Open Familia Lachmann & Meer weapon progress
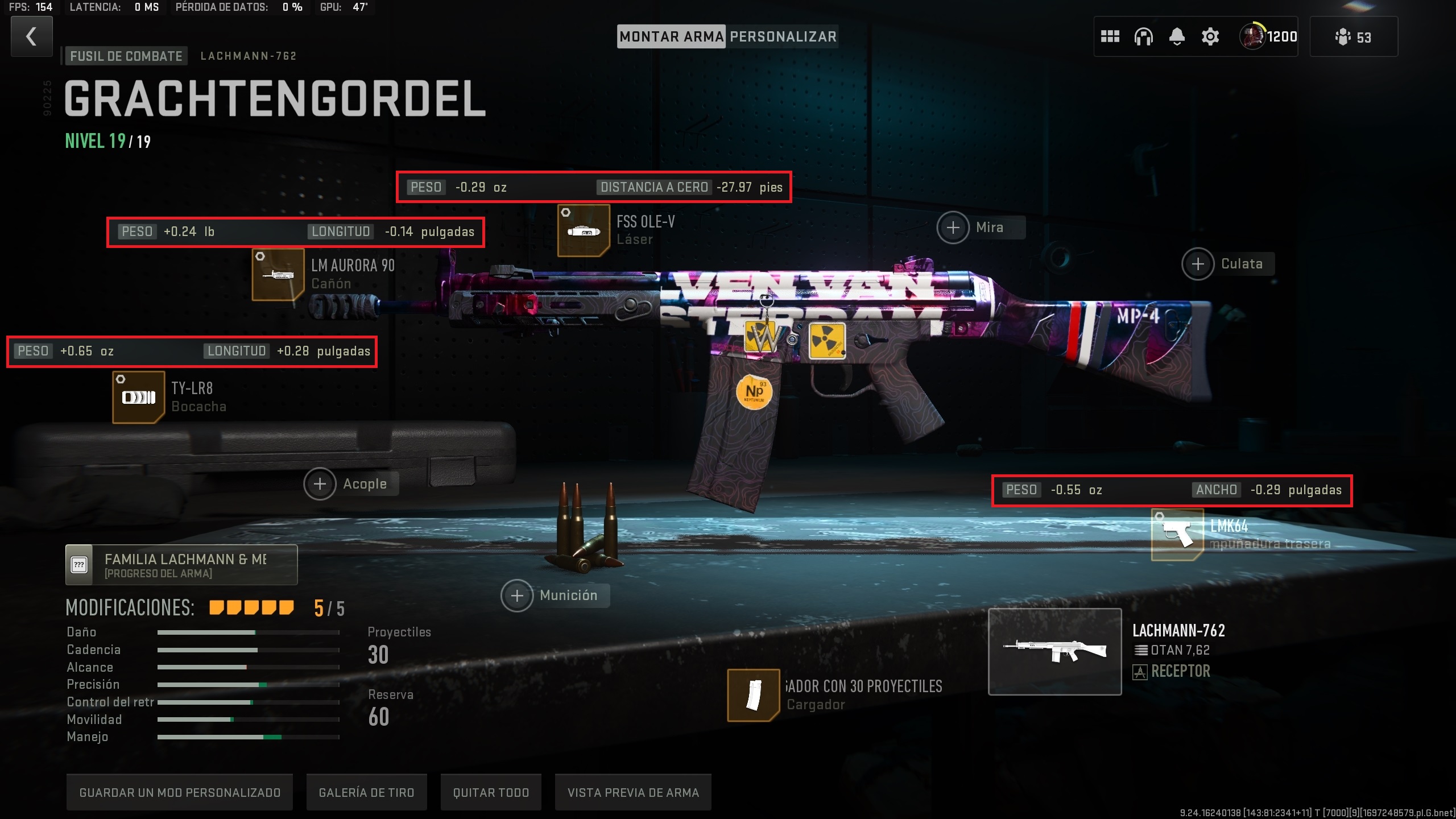Screen dimensions: 1456x819 (181, 565)
